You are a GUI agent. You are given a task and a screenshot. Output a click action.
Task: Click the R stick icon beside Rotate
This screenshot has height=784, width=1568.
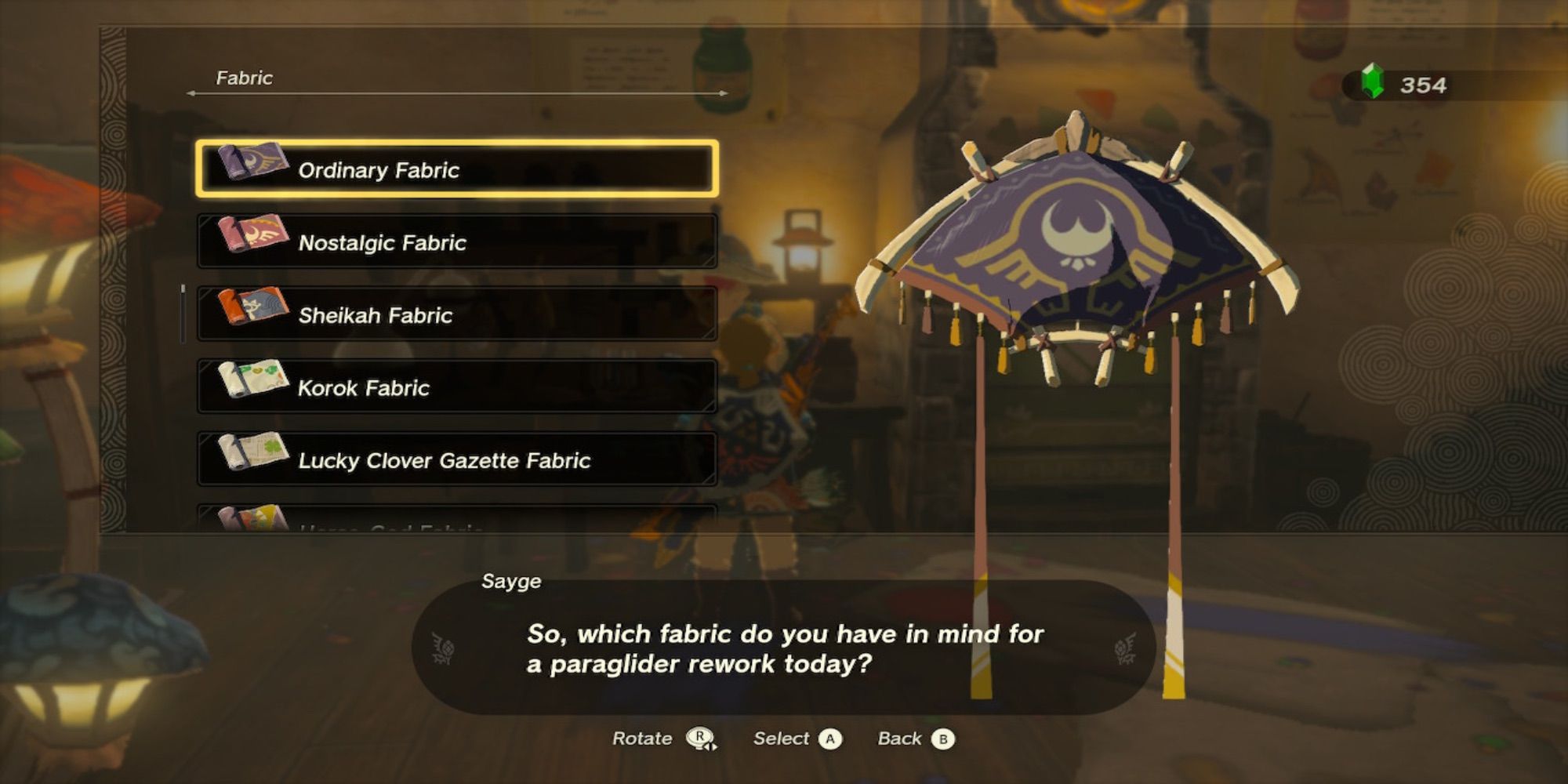tap(699, 738)
